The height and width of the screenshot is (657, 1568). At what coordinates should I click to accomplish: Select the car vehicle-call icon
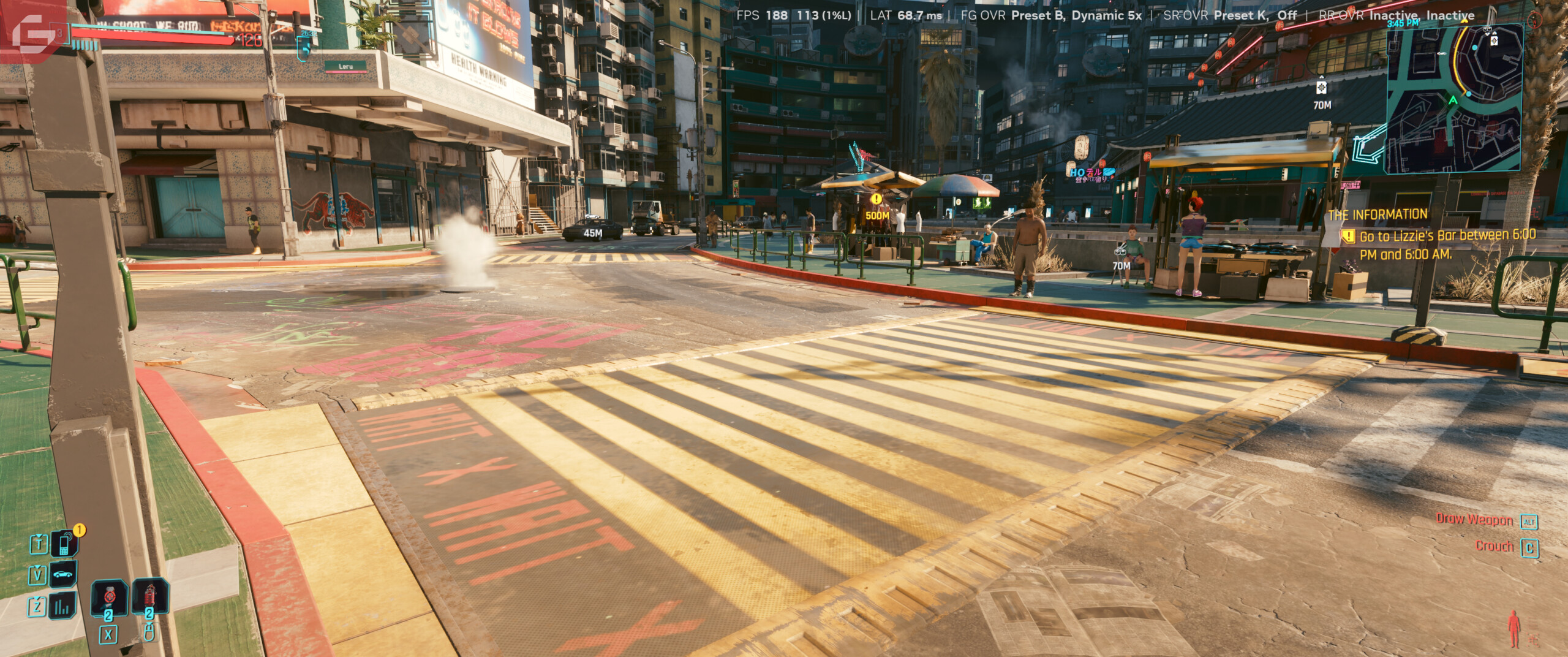coord(63,575)
